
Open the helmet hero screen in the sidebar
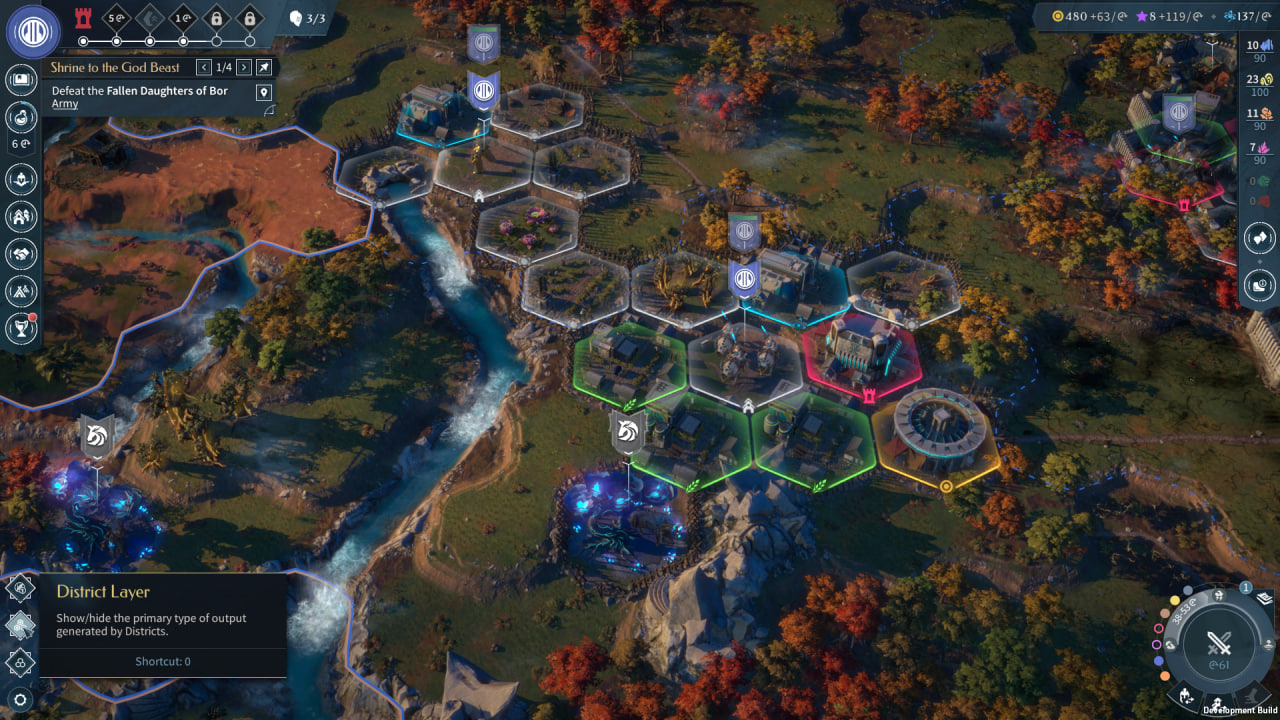21,180
